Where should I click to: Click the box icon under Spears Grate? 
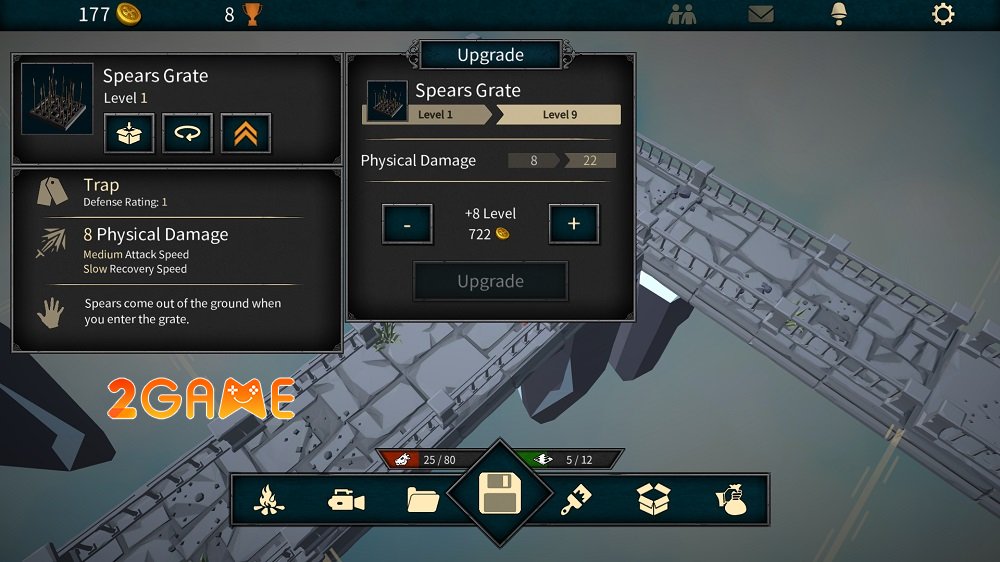[x=129, y=133]
